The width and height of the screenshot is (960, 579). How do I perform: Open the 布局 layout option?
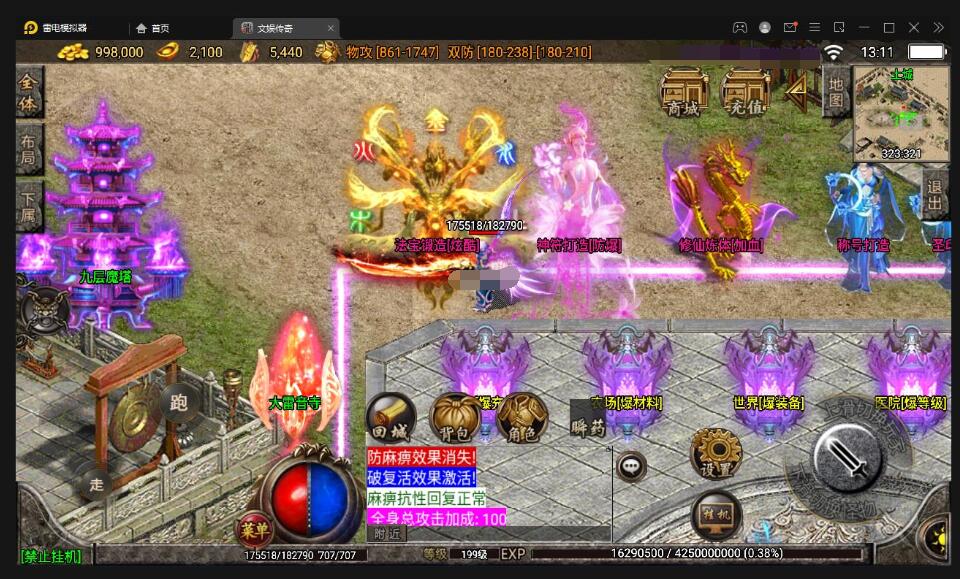pos(29,150)
